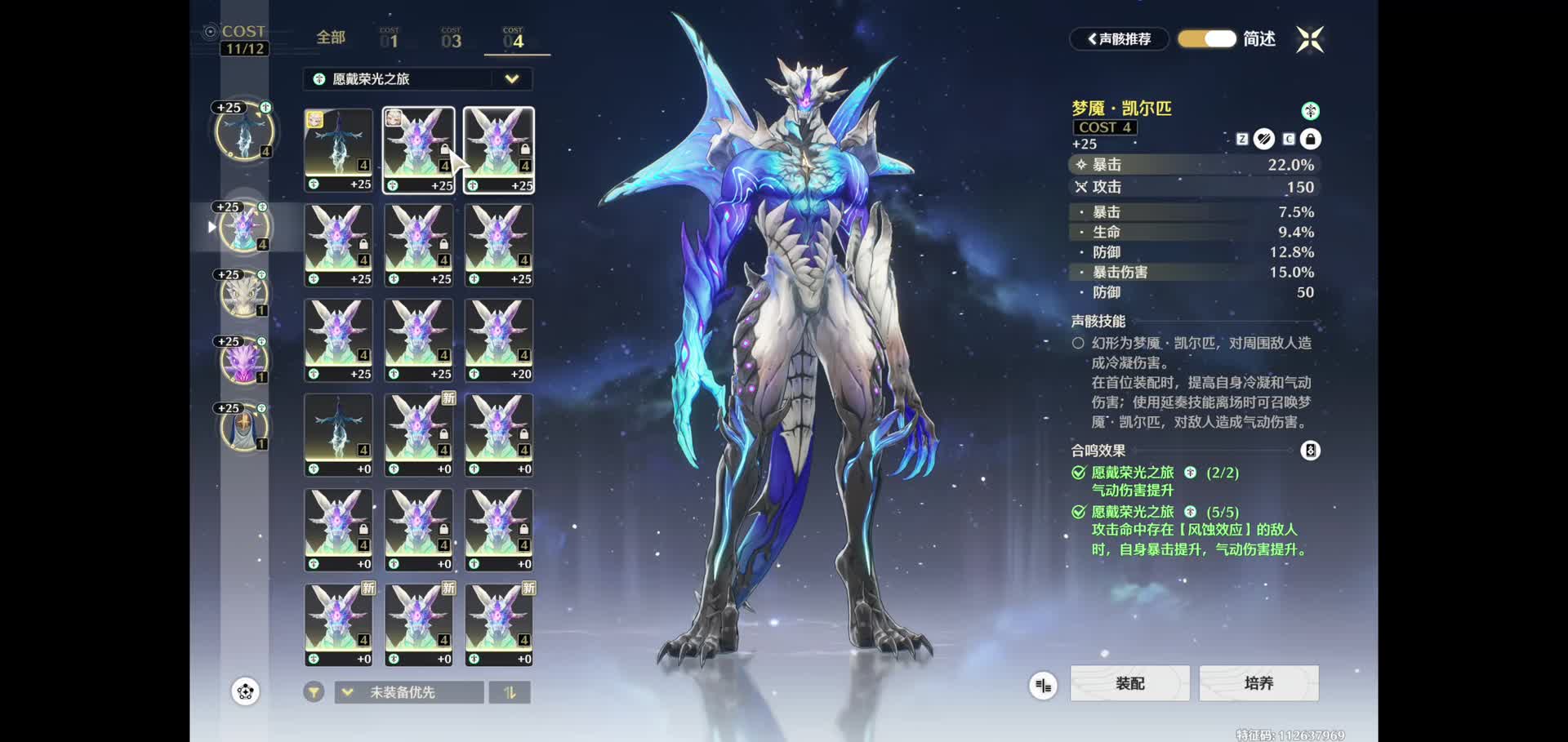The height and width of the screenshot is (742, 1568).
Task: Open the 培养 upgrade button
Action: [x=1258, y=683]
